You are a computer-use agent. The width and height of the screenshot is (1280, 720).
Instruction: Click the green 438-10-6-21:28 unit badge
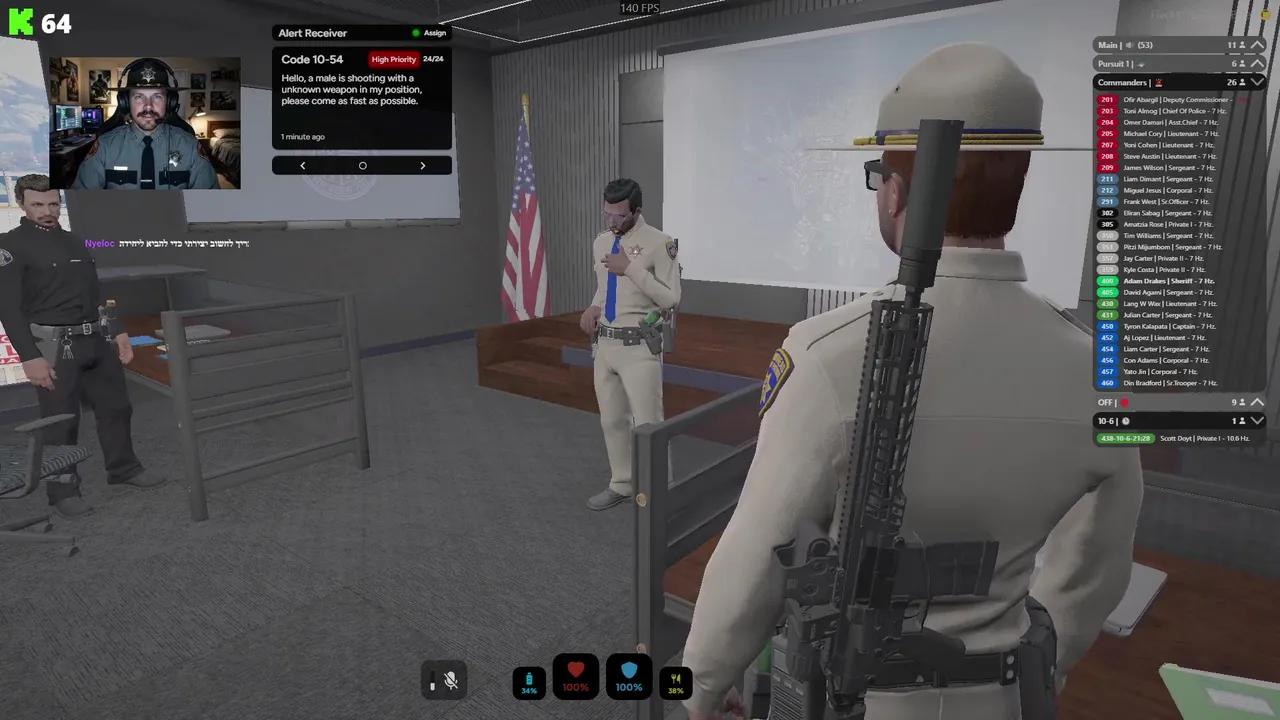coord(1126,438)
